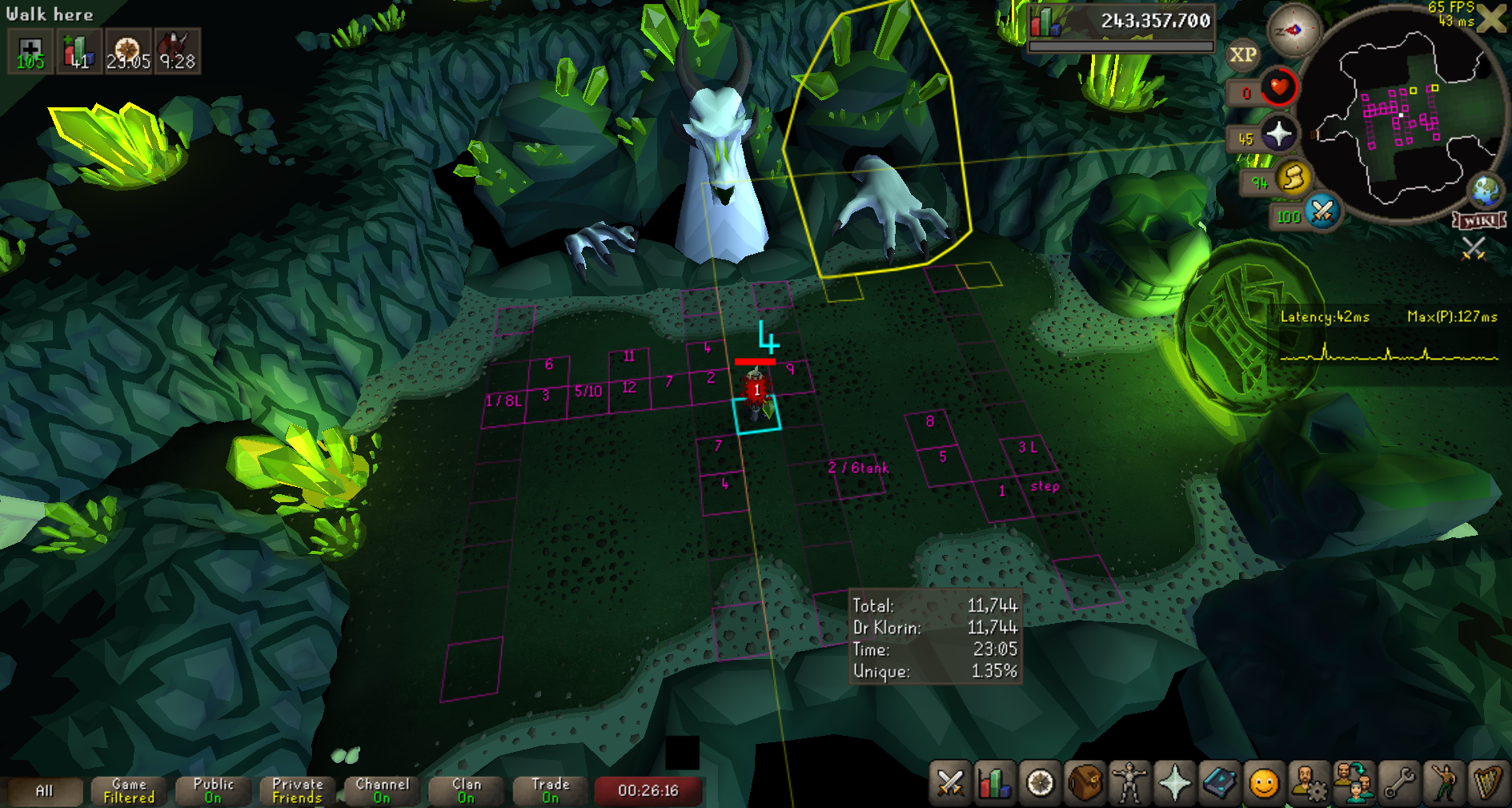Click the Game Filtered chat tab
The height and width of the screenshot is (808, 1512).
(x=129, y=791)
